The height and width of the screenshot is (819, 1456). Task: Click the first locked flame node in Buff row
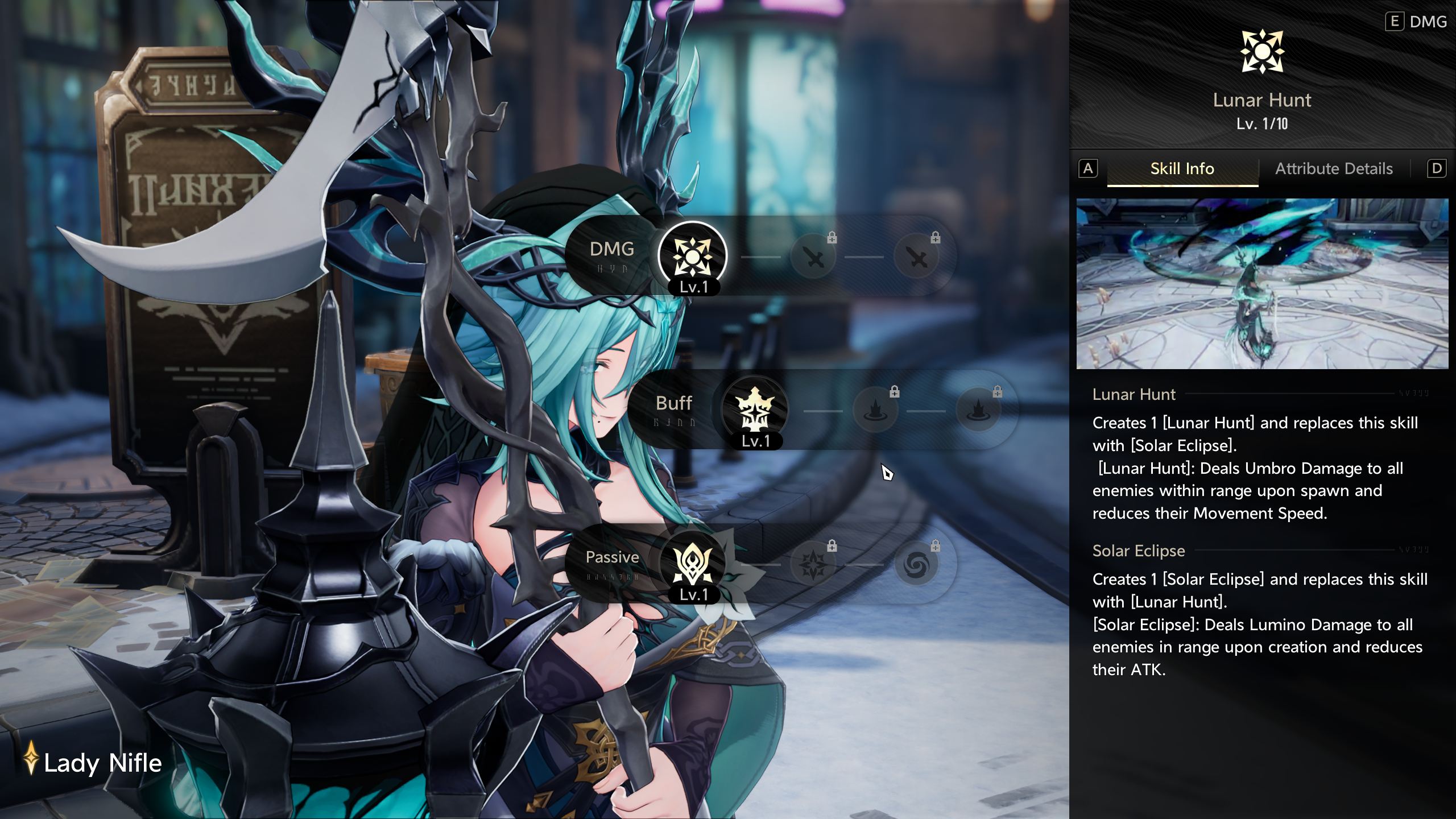876,411
